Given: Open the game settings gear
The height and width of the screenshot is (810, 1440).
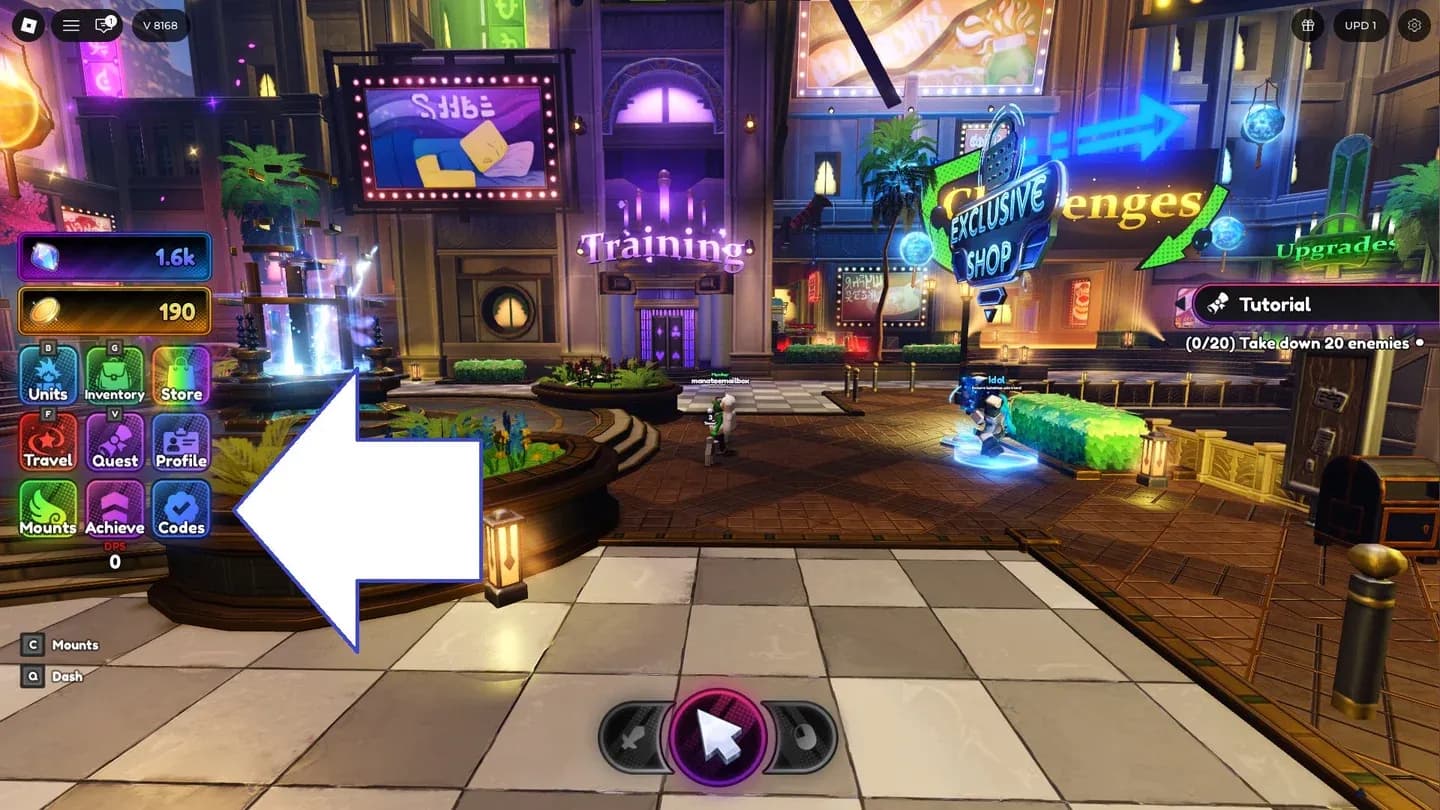Looking at the screenshot, I should pos(1412,26).
